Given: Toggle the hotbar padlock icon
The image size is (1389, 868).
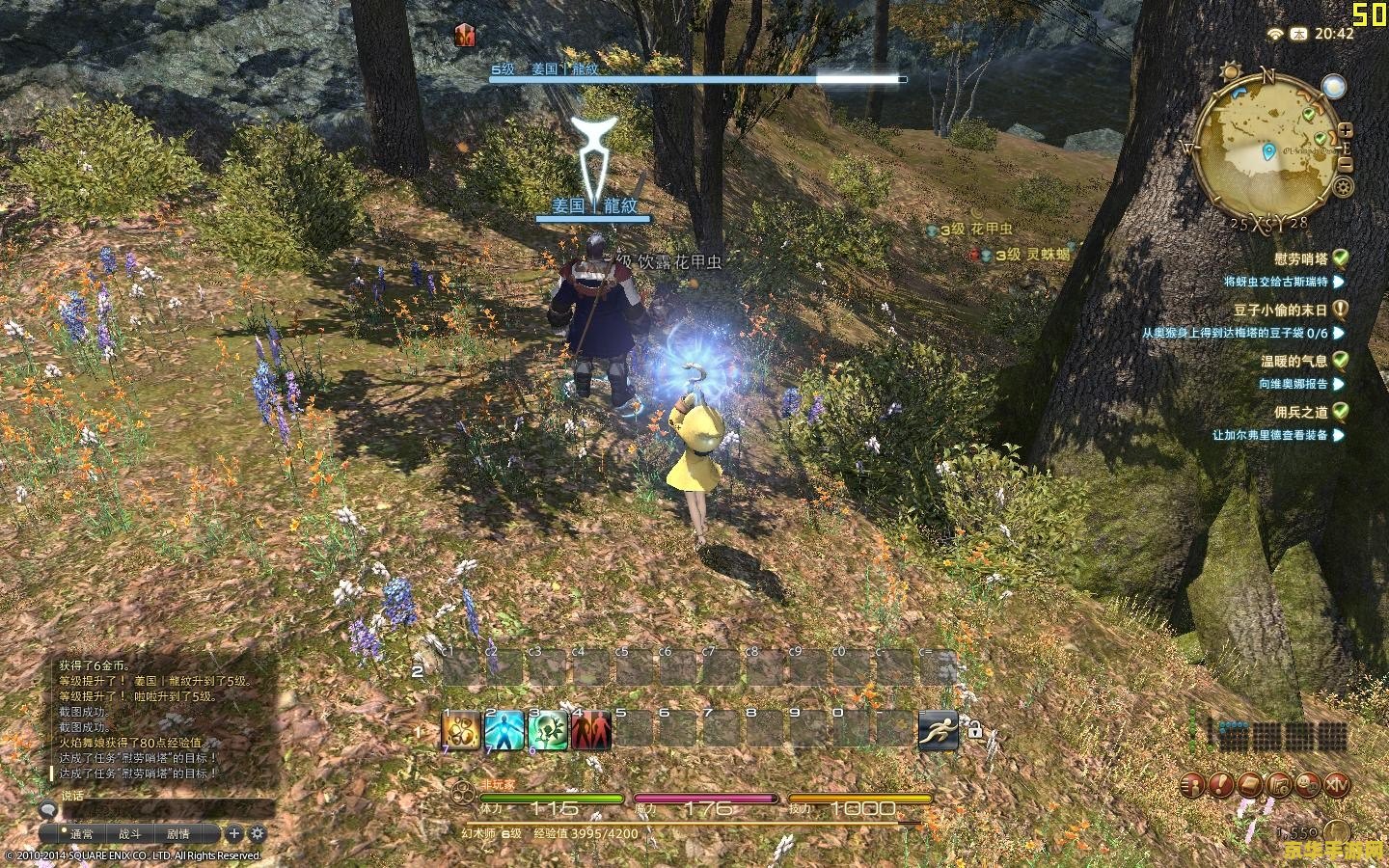Looking at the screenshot, I should pos(974,732).
